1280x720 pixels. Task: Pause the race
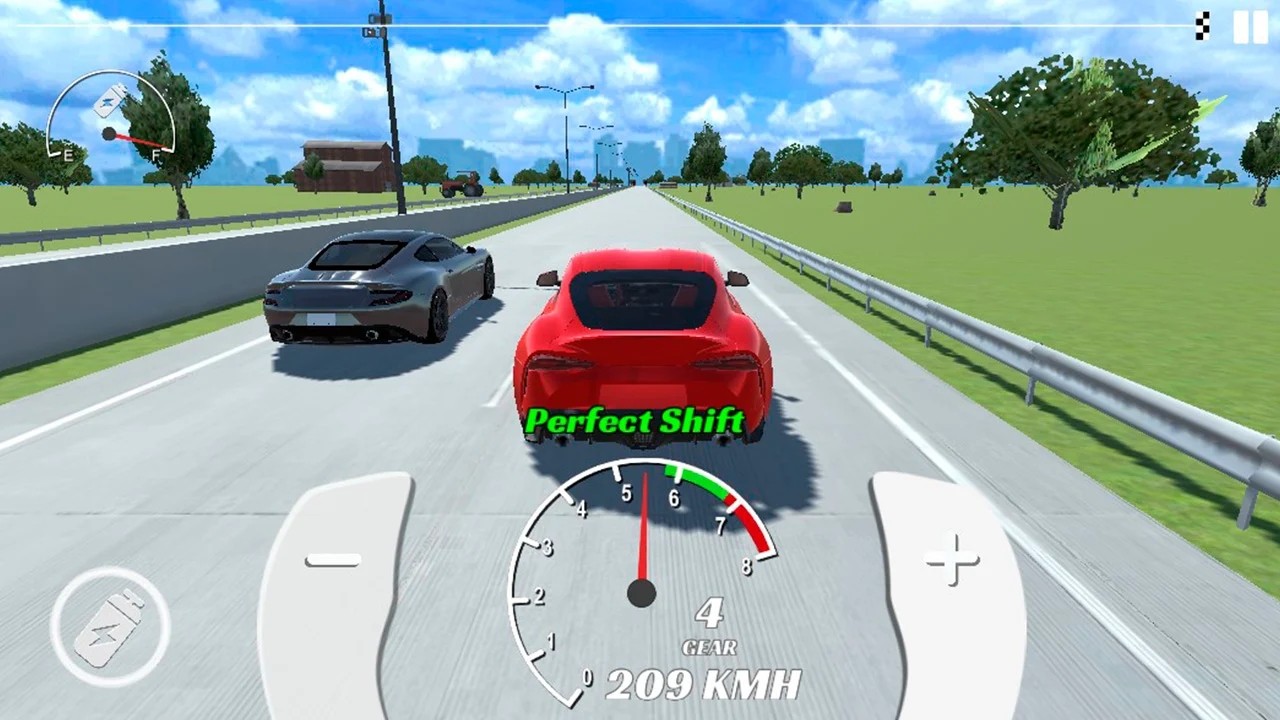pos(1250,27)
